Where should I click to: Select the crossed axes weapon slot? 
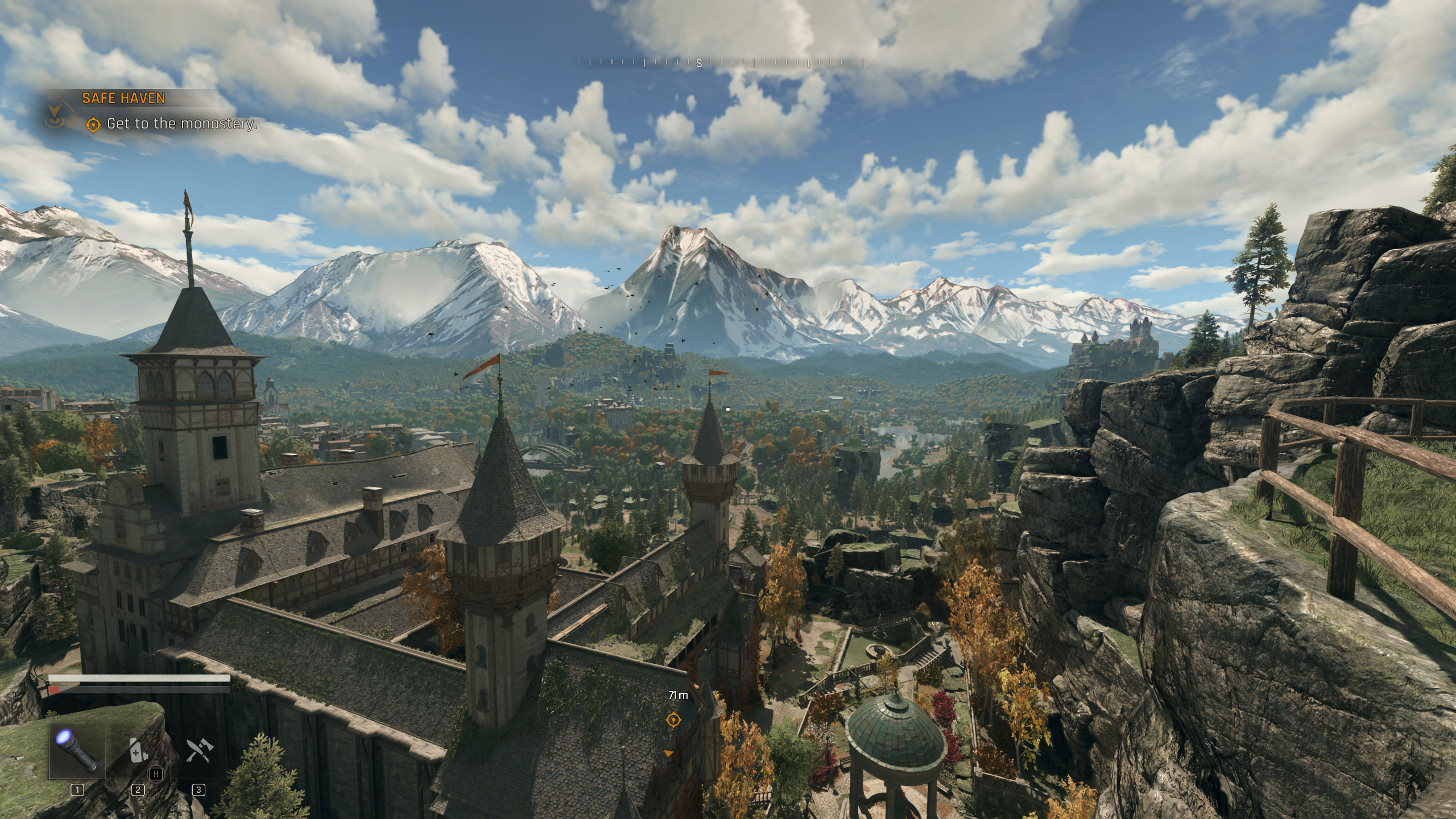[198, 751]
